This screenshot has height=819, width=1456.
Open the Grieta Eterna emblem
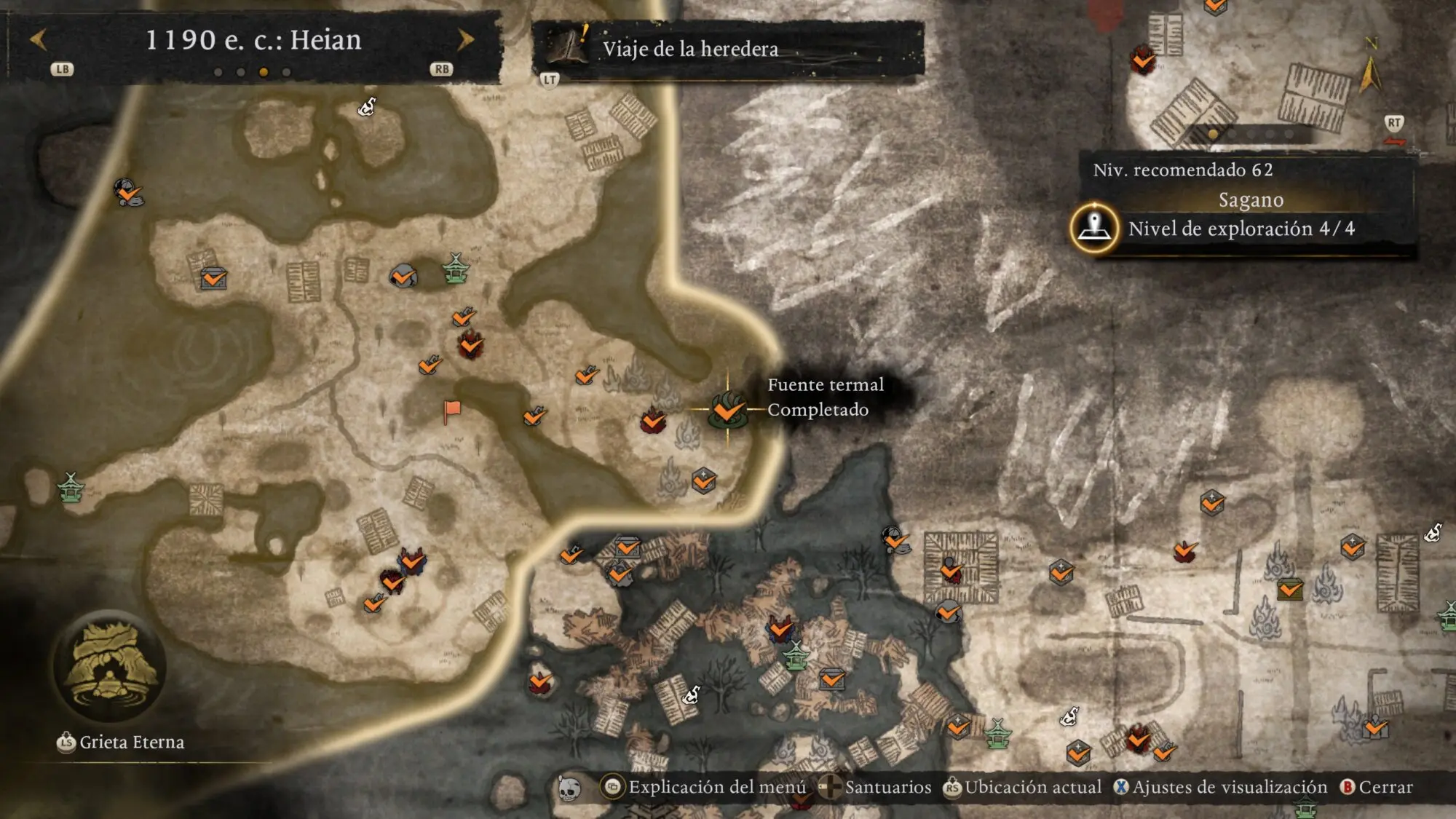110,666
